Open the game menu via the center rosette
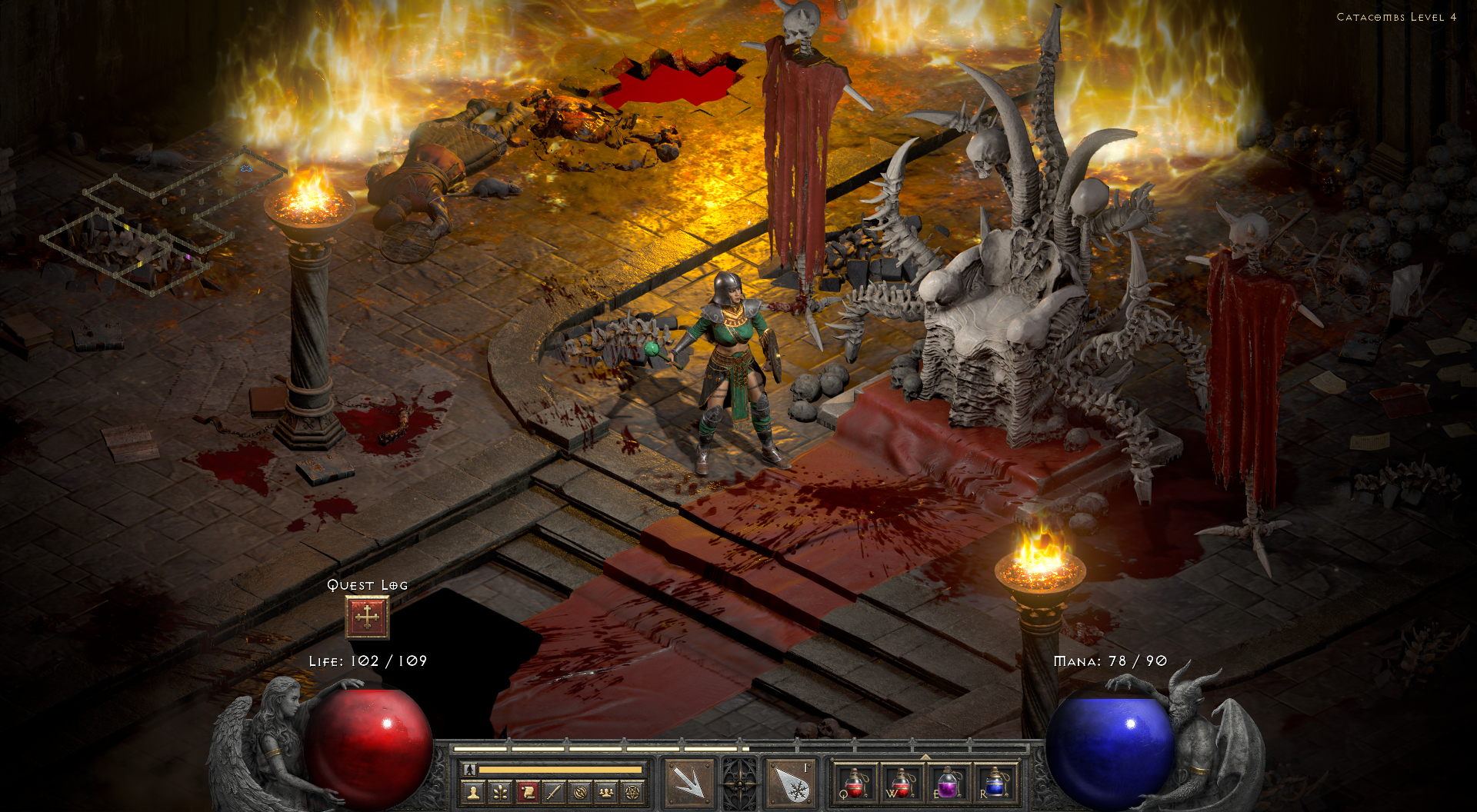The width and height of the screenshot is (1477, 812). (741, 781)
